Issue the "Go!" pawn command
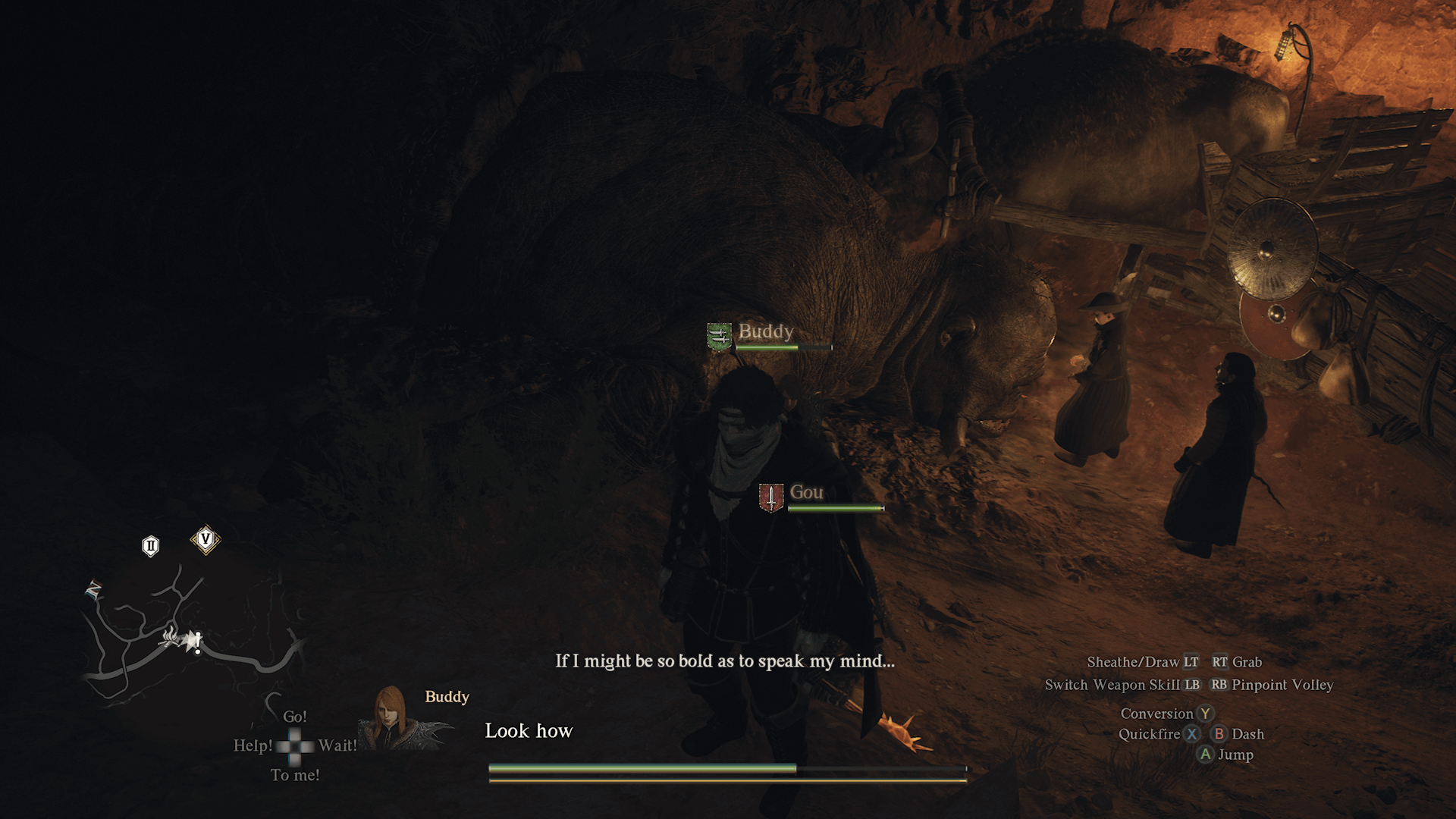This screenshot has width=1456, height=819. (x=294, y=717)
